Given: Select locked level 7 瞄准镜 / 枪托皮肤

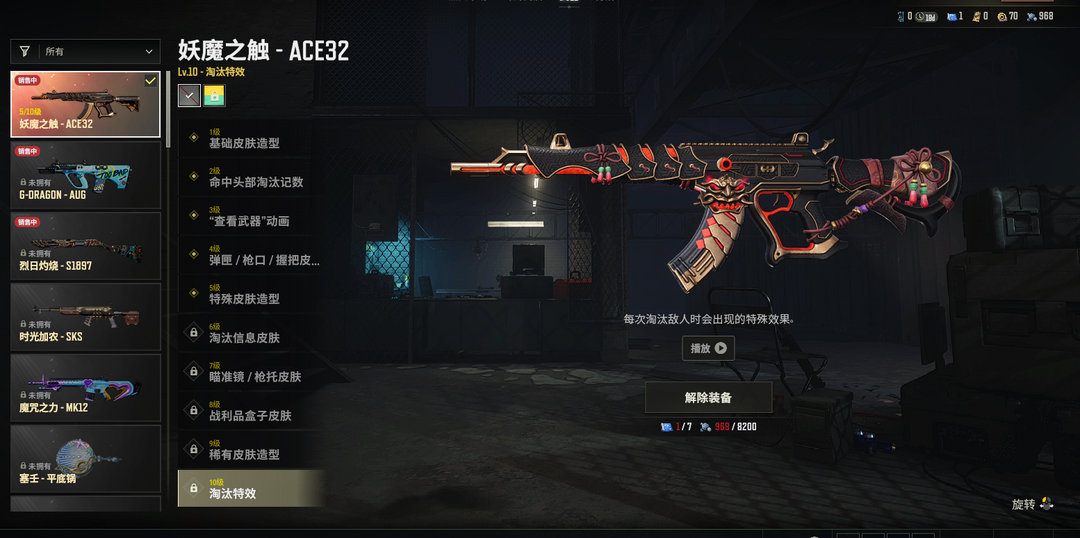Looking at the screenshot, I should point(250,373).
